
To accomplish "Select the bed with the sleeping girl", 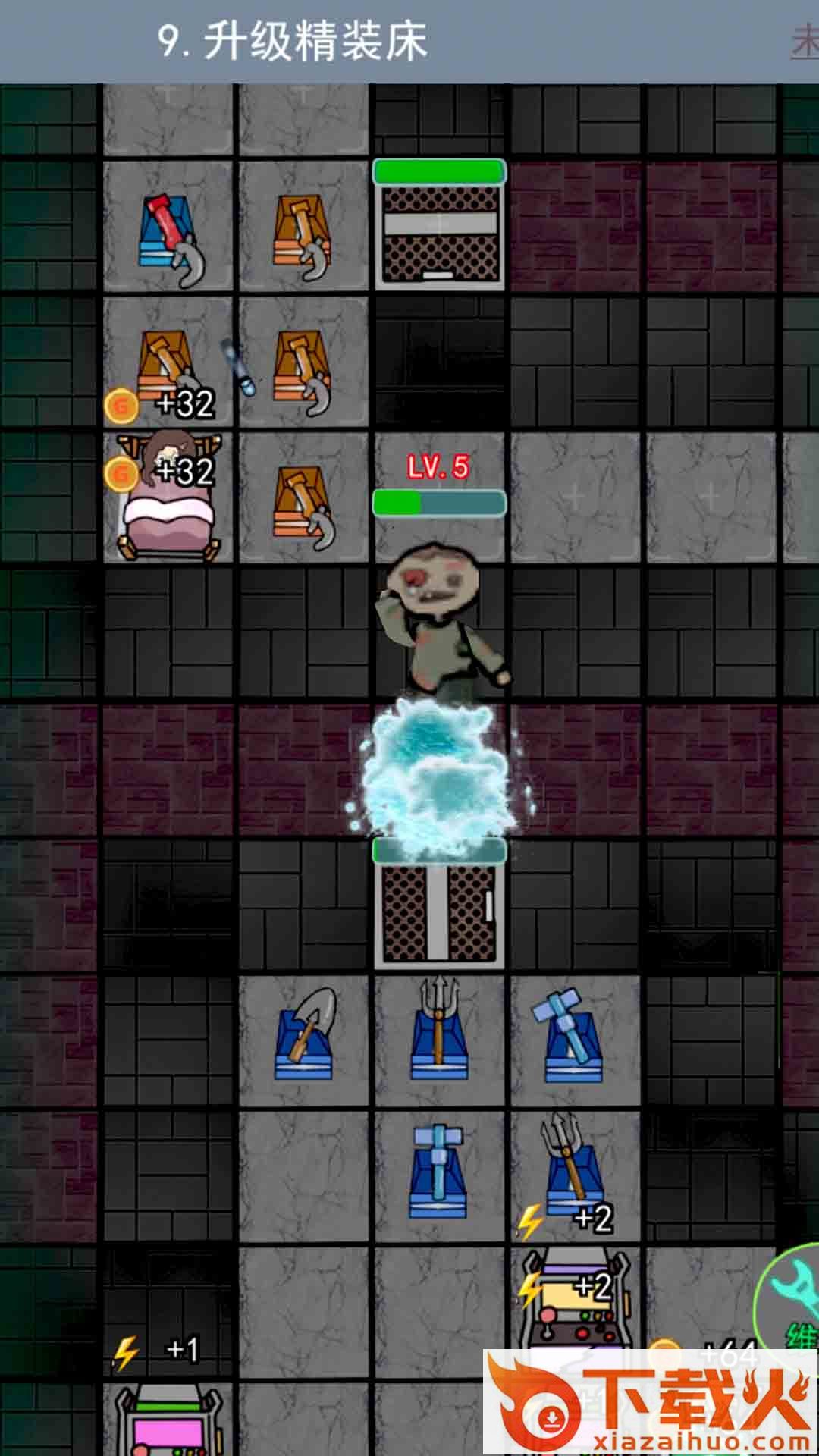I will point(168,498).
